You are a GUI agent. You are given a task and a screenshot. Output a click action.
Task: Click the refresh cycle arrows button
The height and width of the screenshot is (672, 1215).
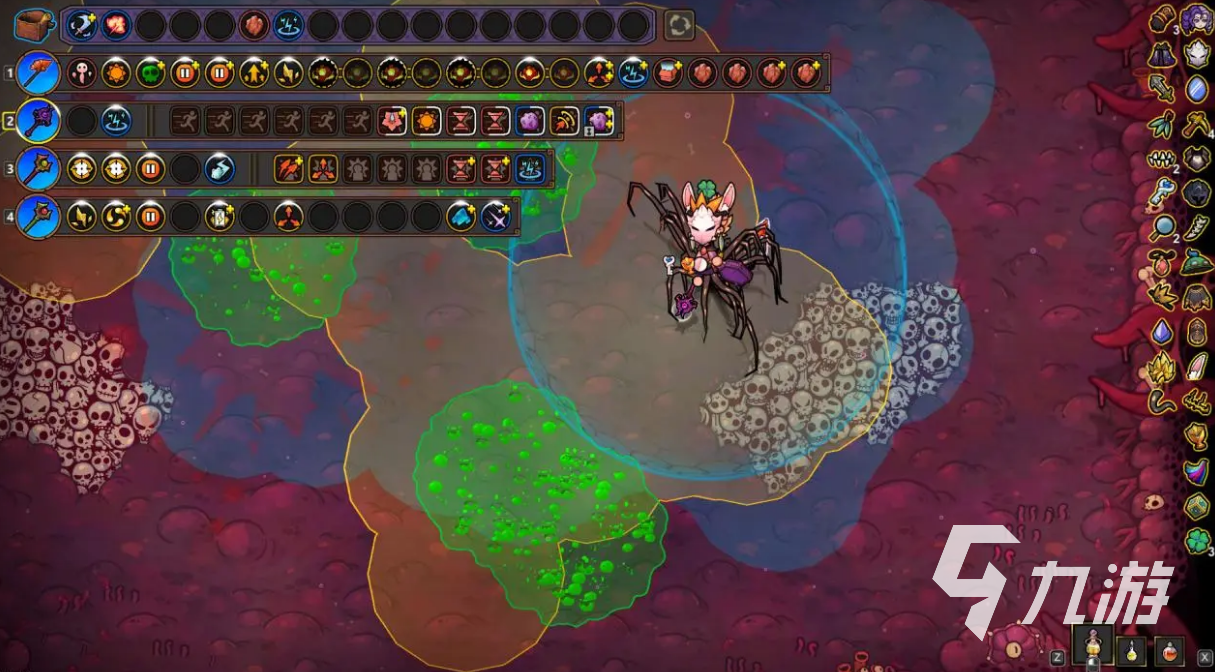tap(679, 25)
